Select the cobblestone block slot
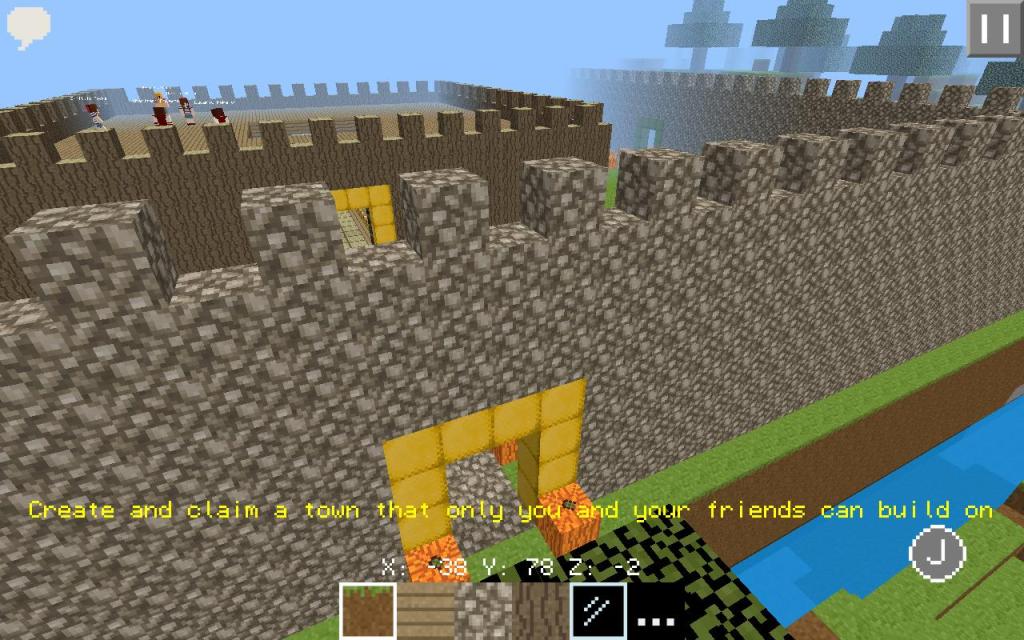The width and height of the screenshot is (1024, 640). 484,612
